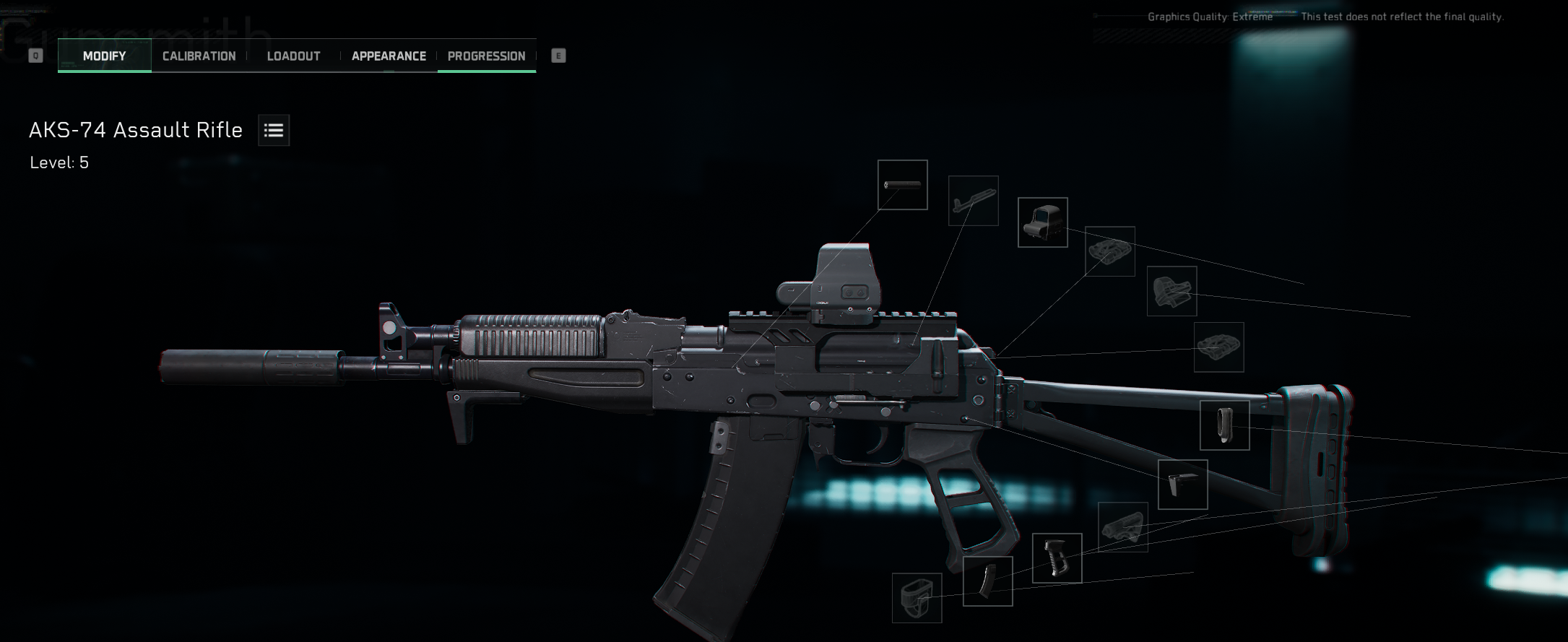This screenshot has height=642, width=1568.
Task: Open the empty stock tube slot
Action: pyautogui.click(x=1122, y=527)
